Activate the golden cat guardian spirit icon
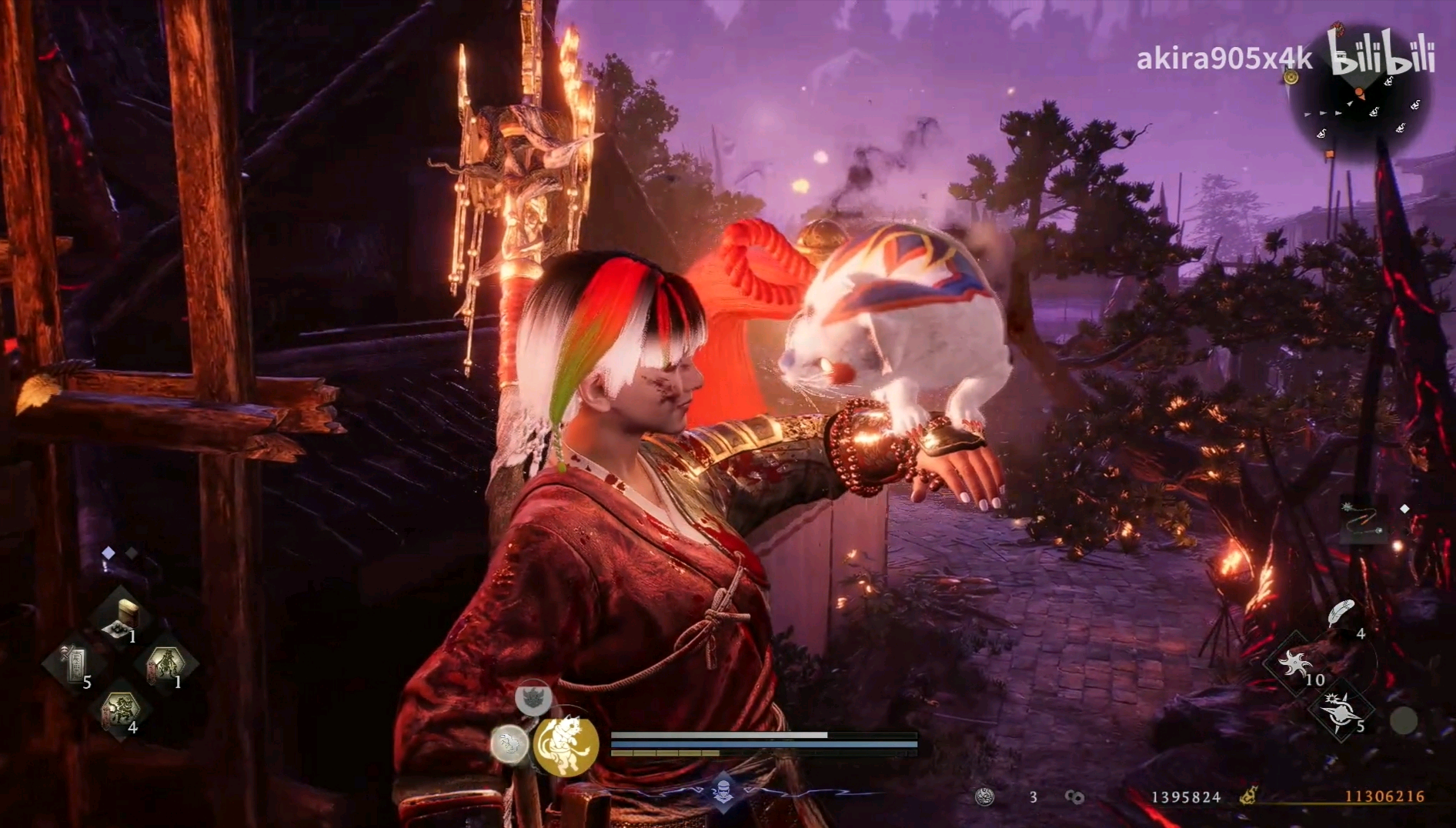This screenshot has width=1456, height=828. point(566,745)
